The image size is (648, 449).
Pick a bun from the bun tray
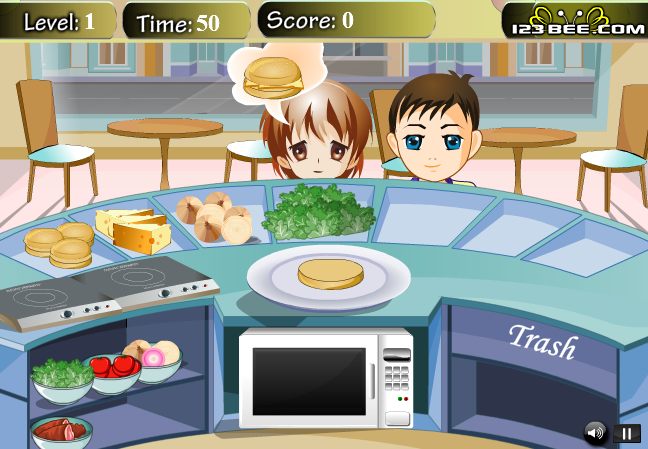pyautogui.click(x=58, y=243)
